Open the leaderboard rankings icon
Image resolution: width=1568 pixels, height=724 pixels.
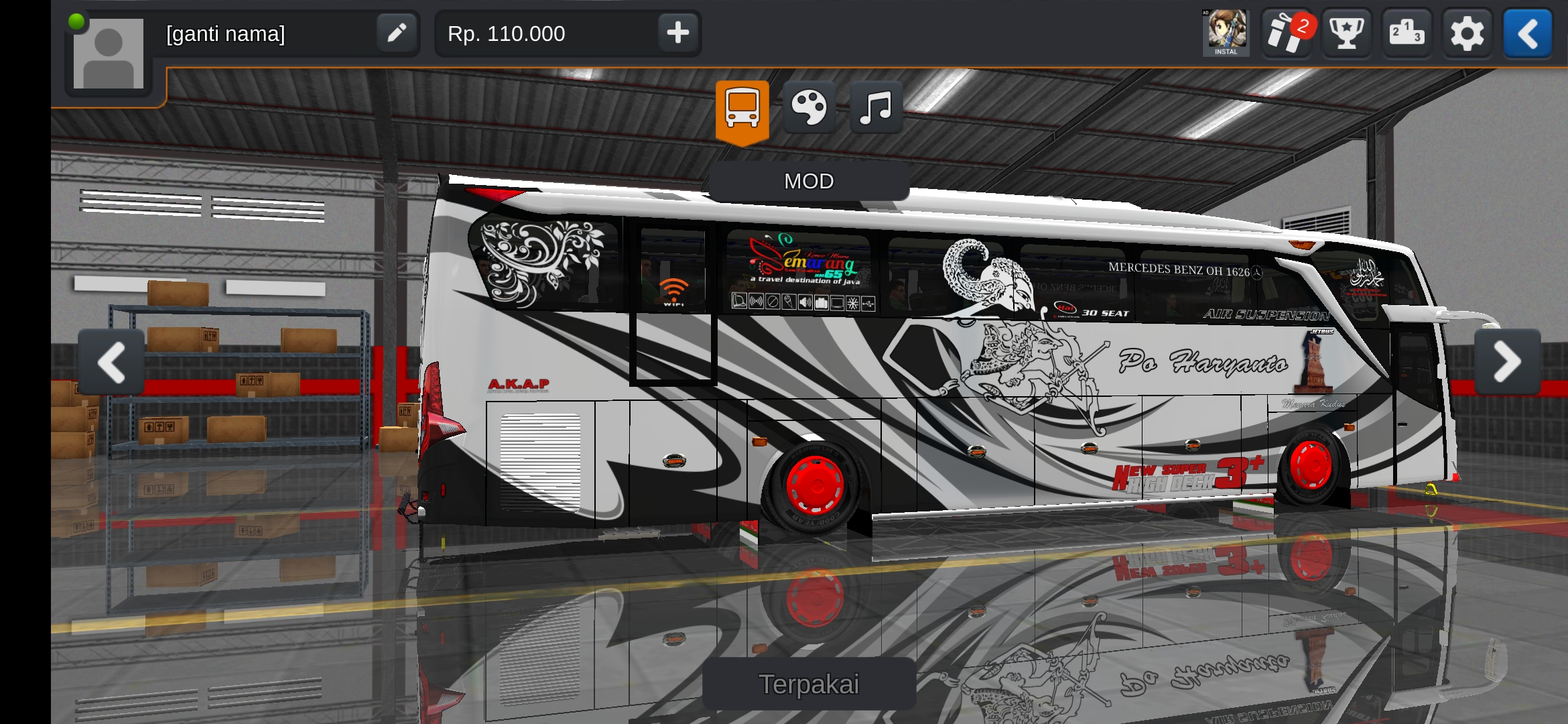tap(1407, 32)
